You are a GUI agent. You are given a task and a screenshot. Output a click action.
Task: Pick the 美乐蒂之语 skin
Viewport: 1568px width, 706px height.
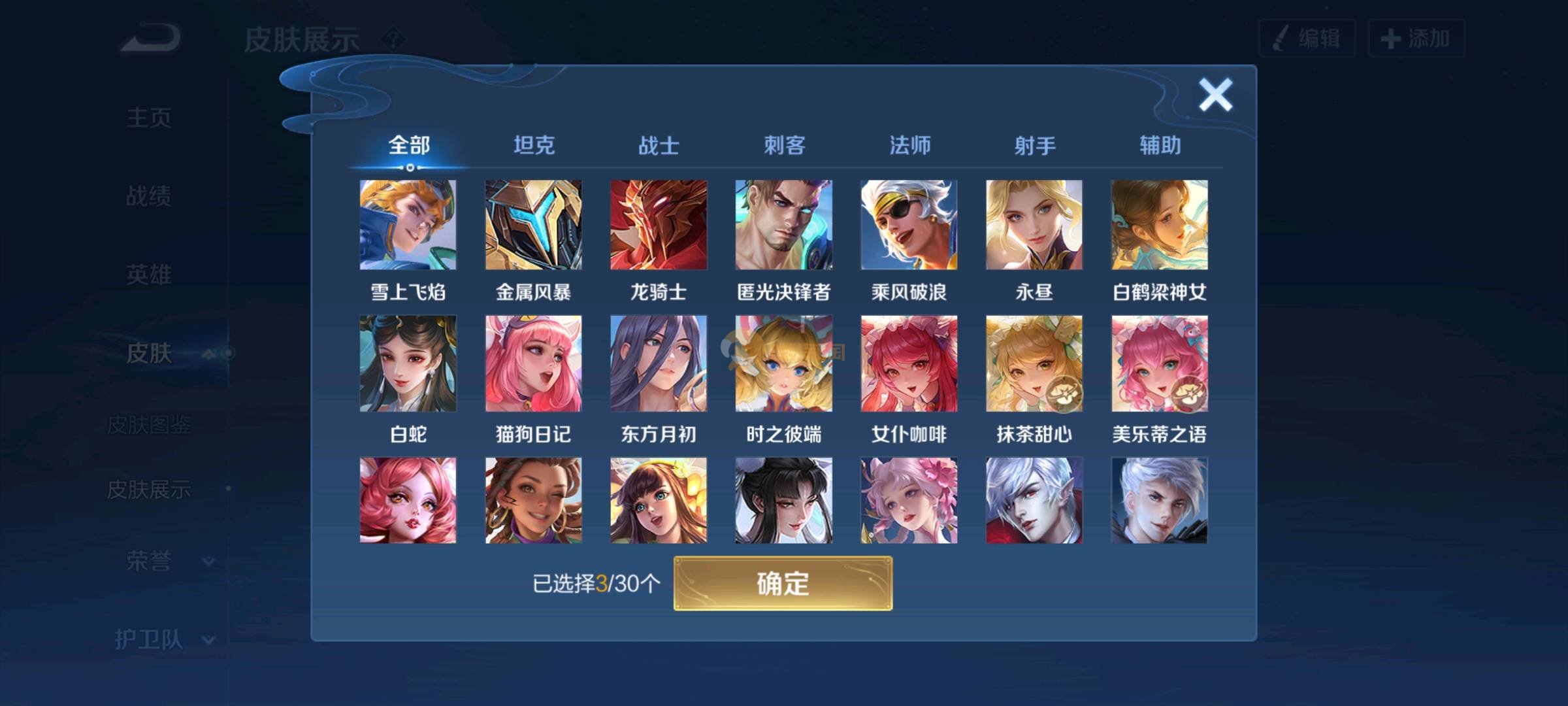tap(1159, 363)
